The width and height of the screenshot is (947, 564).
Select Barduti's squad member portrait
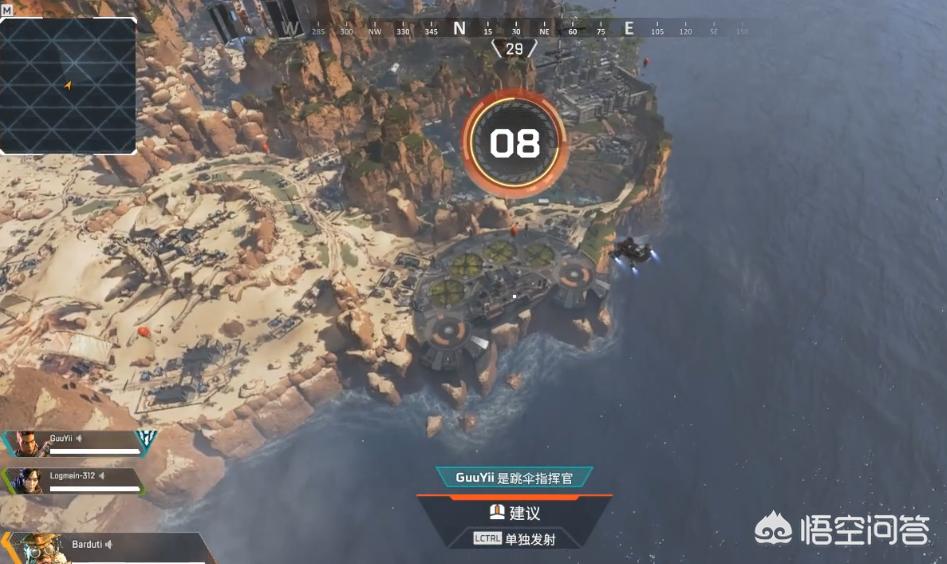tap(38, 549)
